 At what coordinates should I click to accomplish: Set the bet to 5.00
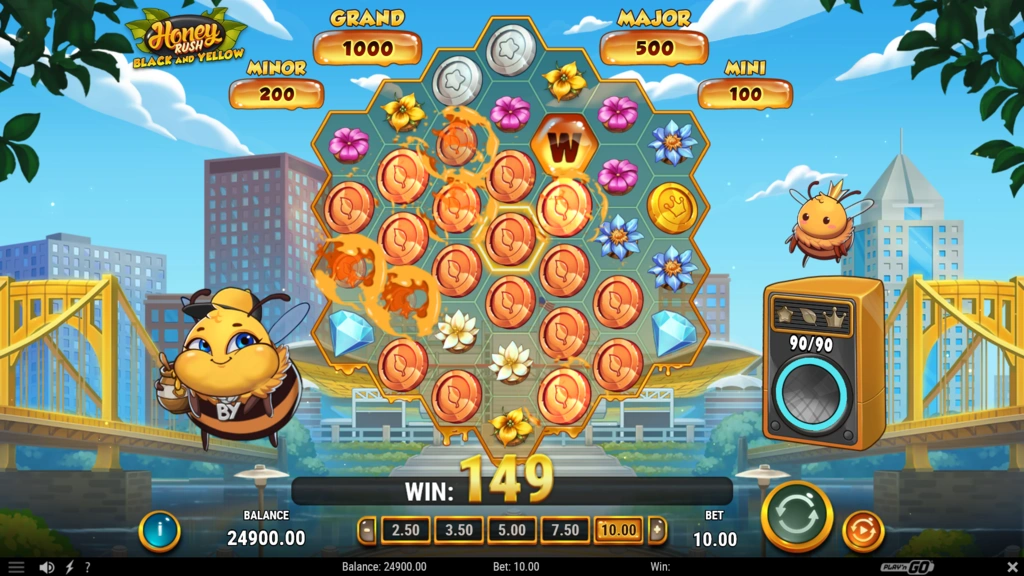pos(512,530)
